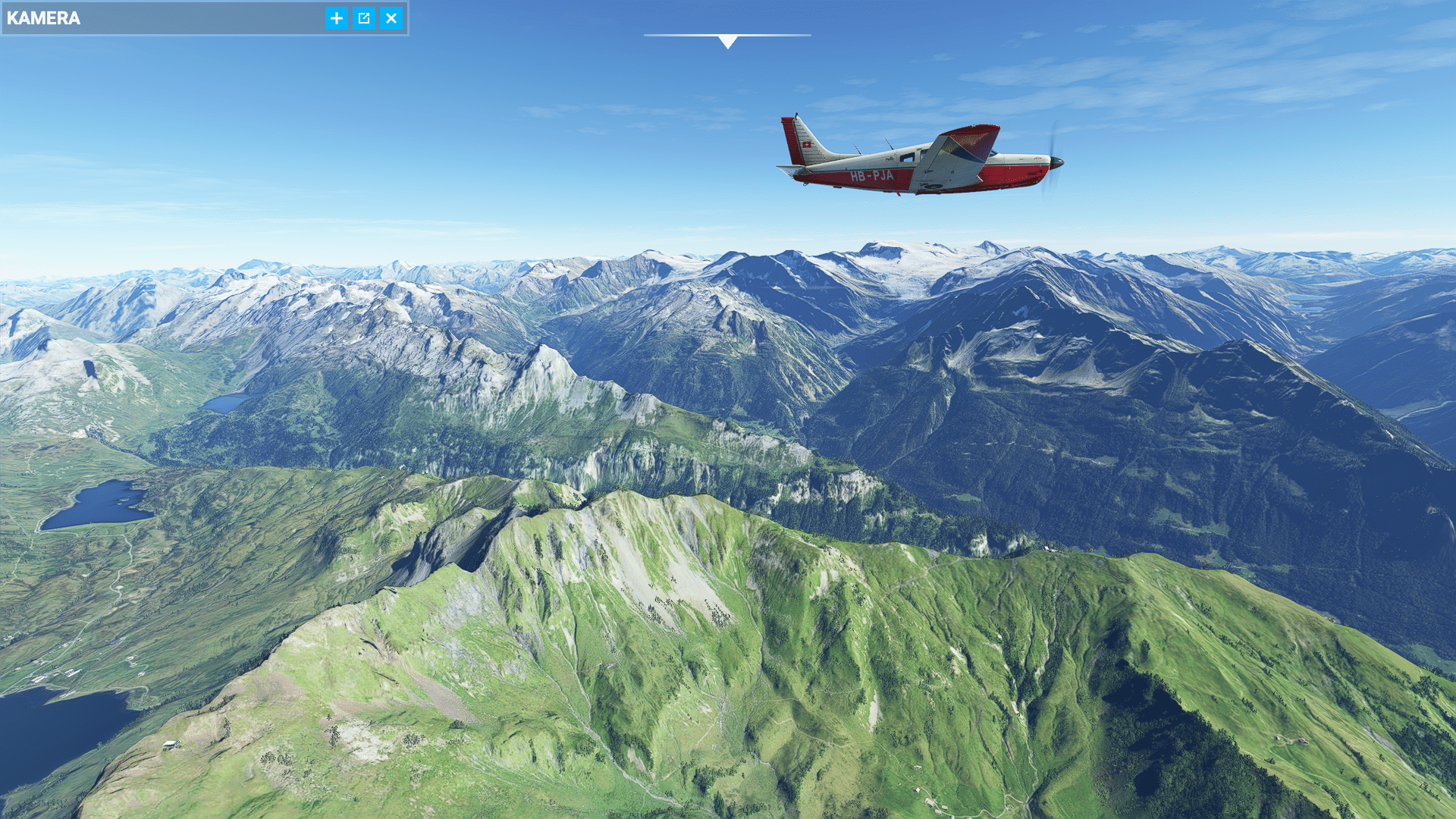Expand the Kamera panel with the plus button
1456x819 pixels.
tap(337, 18)
